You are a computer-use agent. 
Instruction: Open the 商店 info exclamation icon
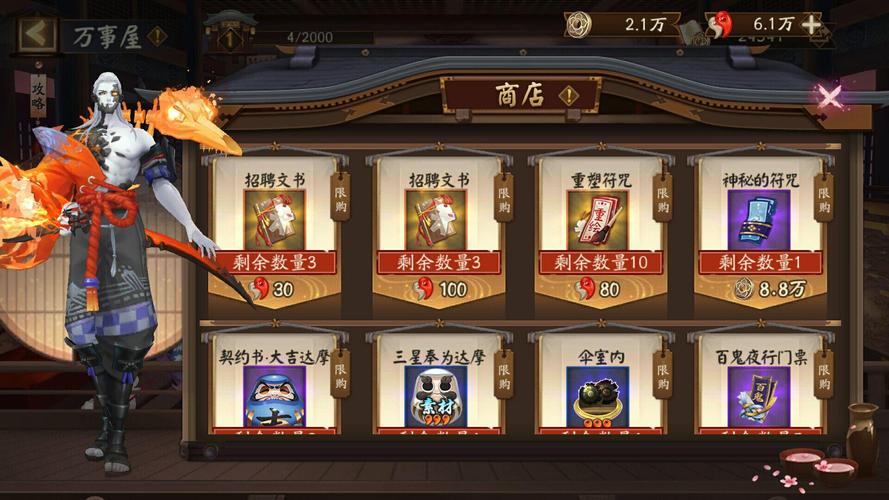coord(569,96)
